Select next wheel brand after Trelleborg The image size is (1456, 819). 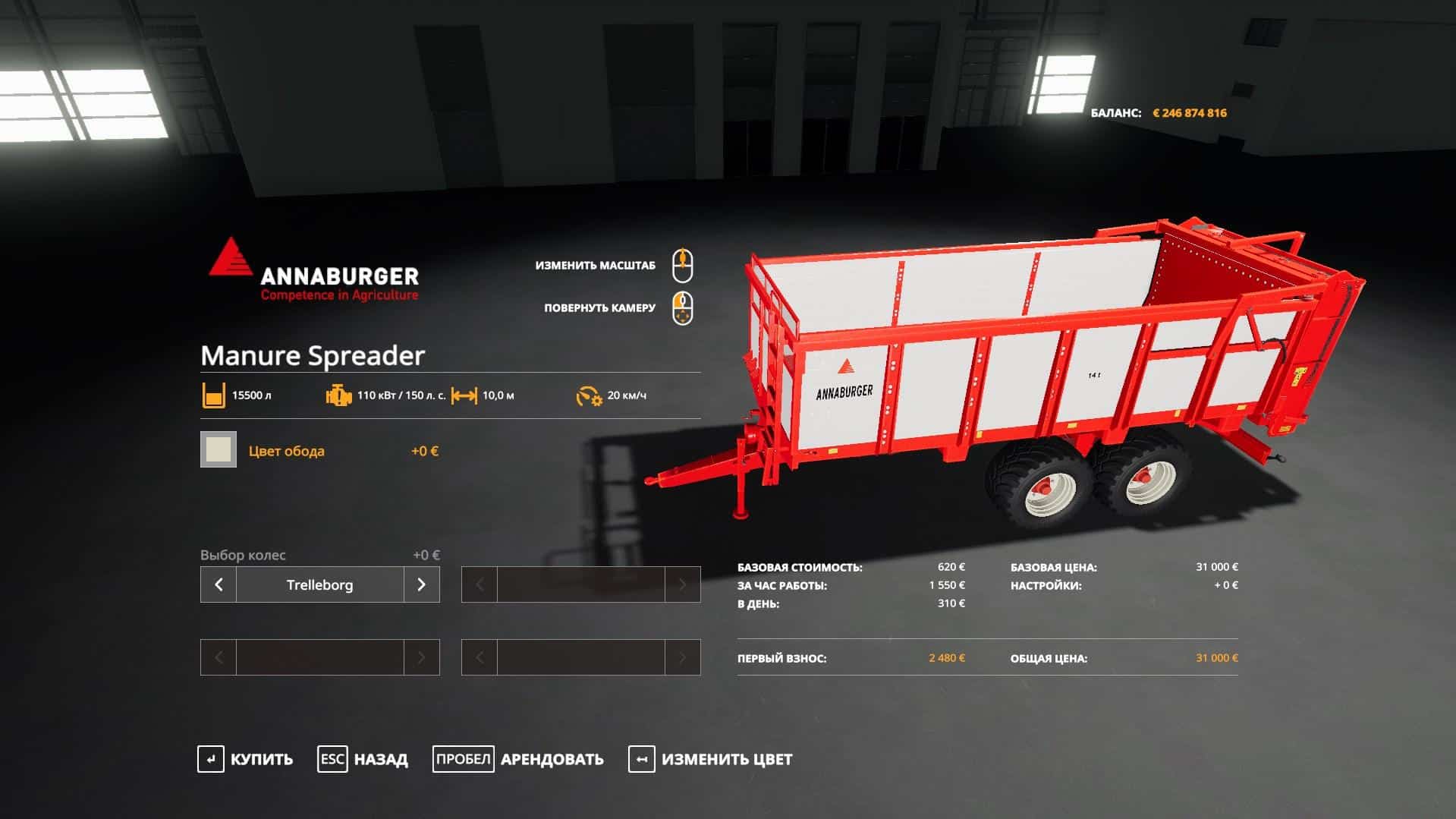pyautogui.click(x=421, y=584)
